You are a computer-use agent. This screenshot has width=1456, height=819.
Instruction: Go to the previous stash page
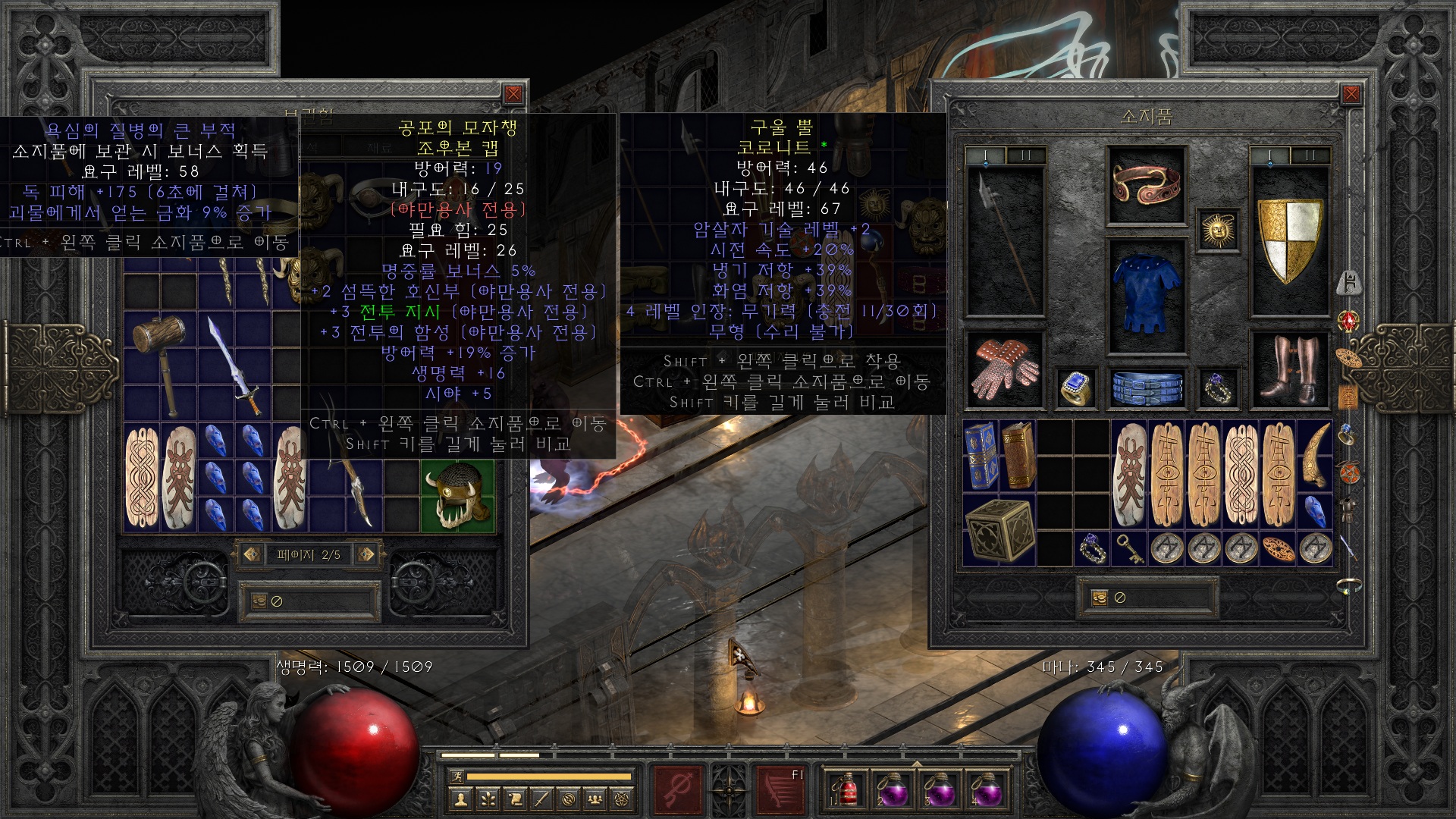(x=252, y=554)
